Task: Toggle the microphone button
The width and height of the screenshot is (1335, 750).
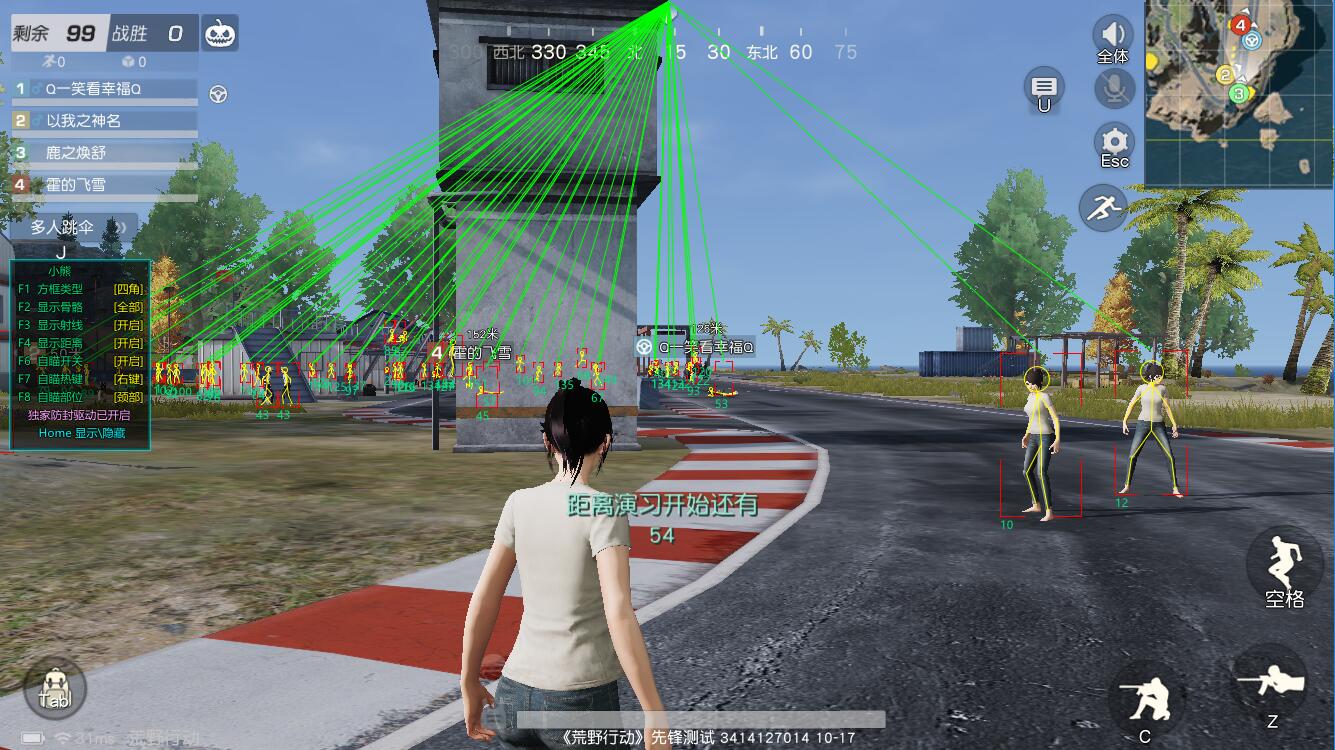Action: pos(1114,89)
